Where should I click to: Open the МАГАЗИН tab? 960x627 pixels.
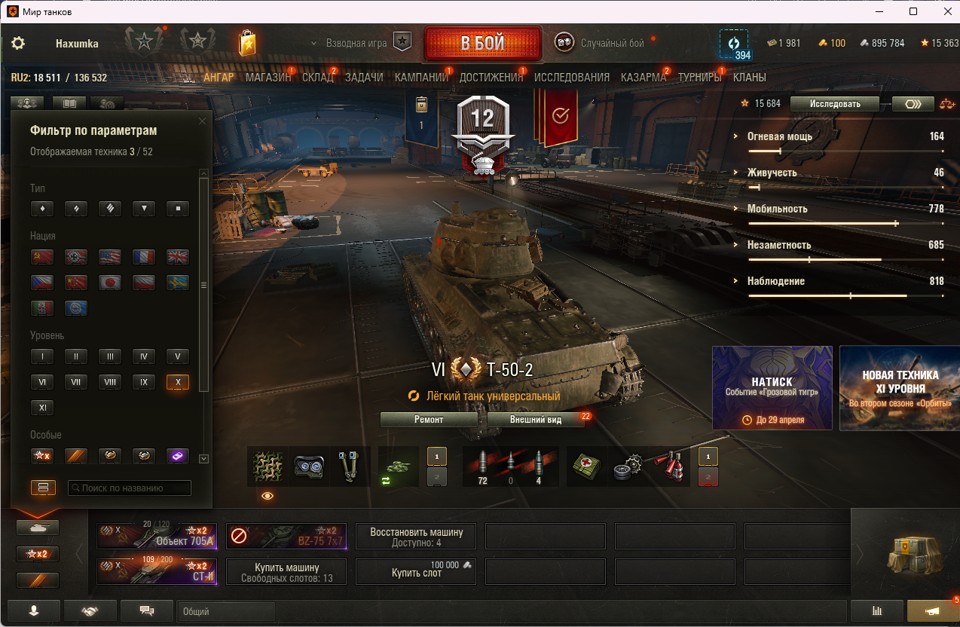click(x=267, y=77)
